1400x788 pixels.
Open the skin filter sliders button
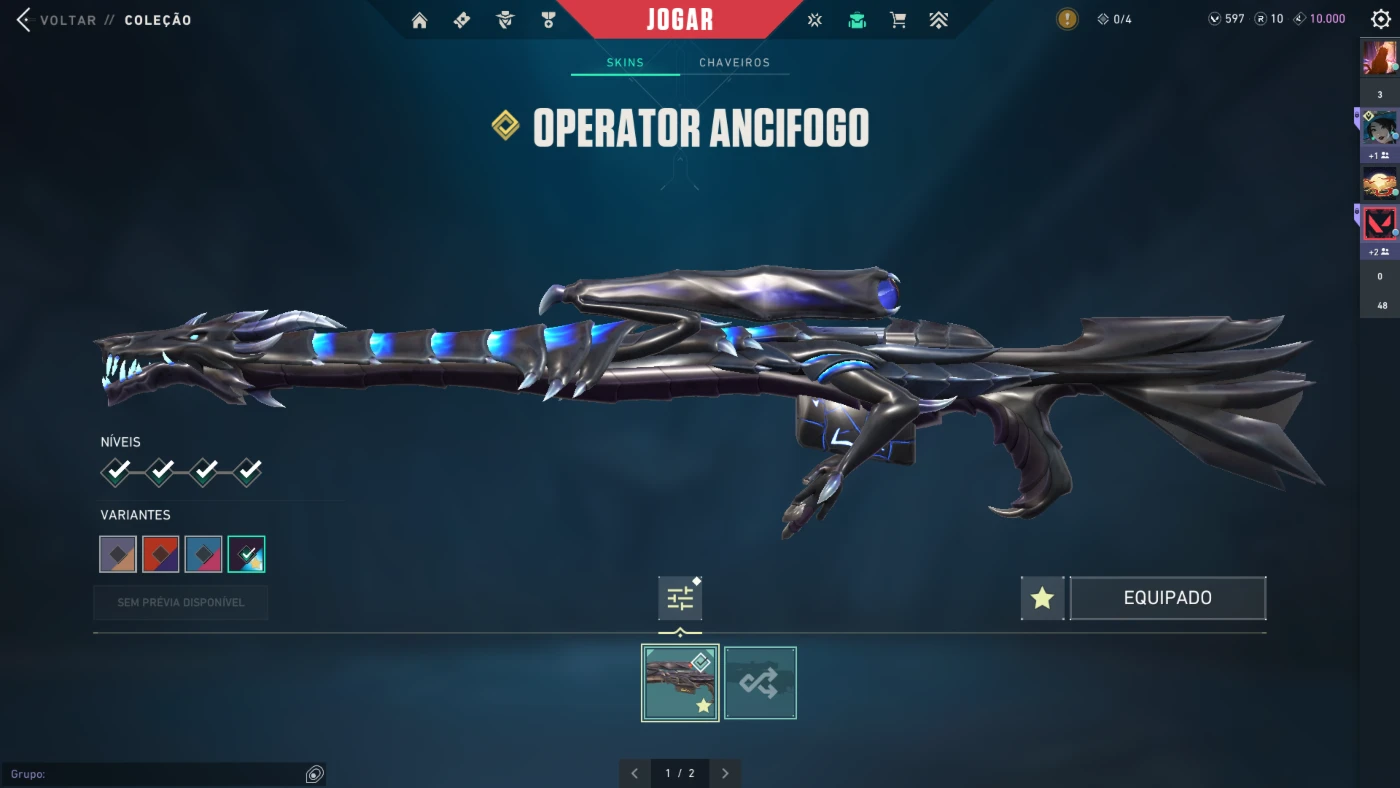(680, 599)
